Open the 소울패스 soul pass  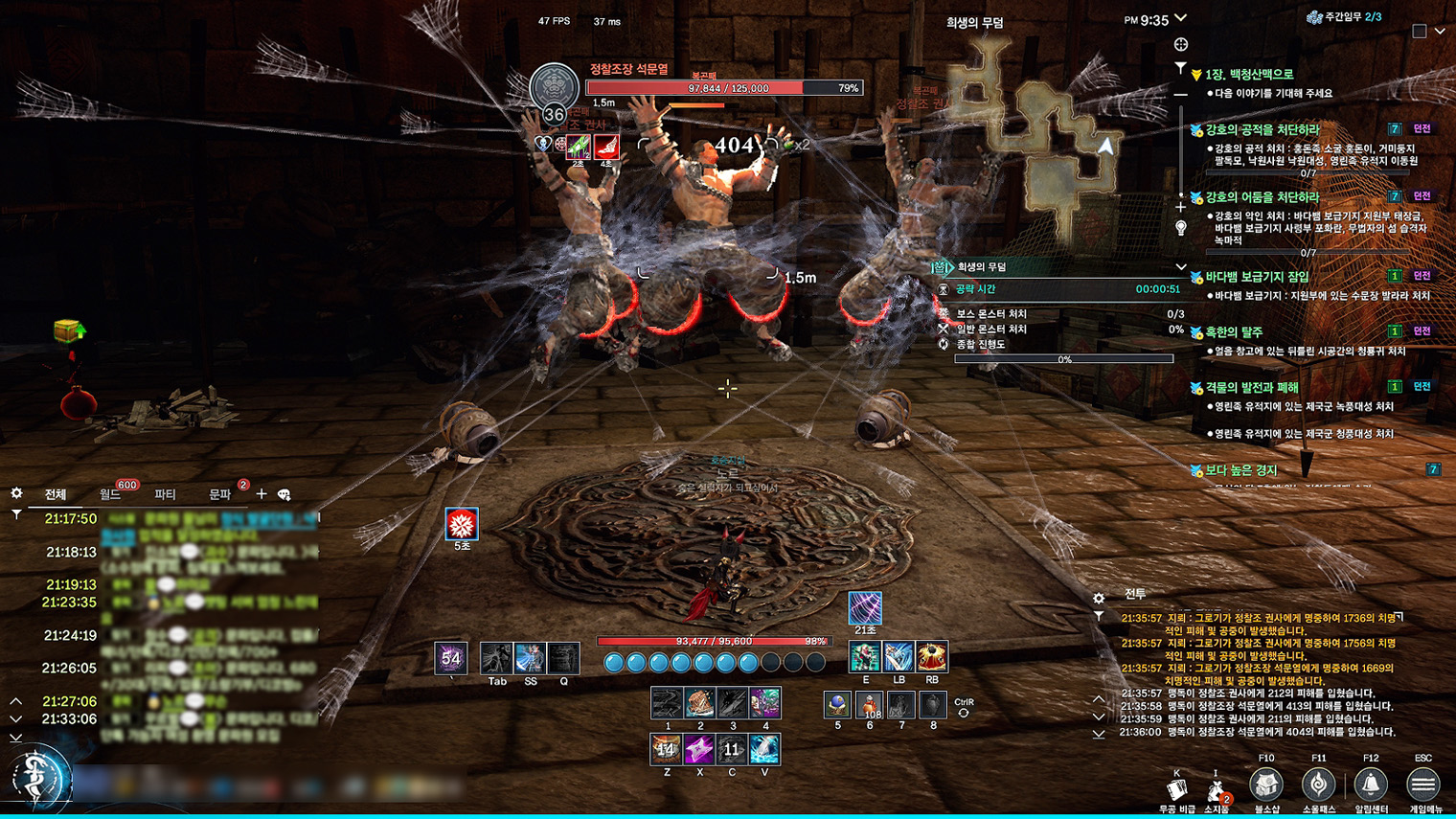pos(1318,785)
